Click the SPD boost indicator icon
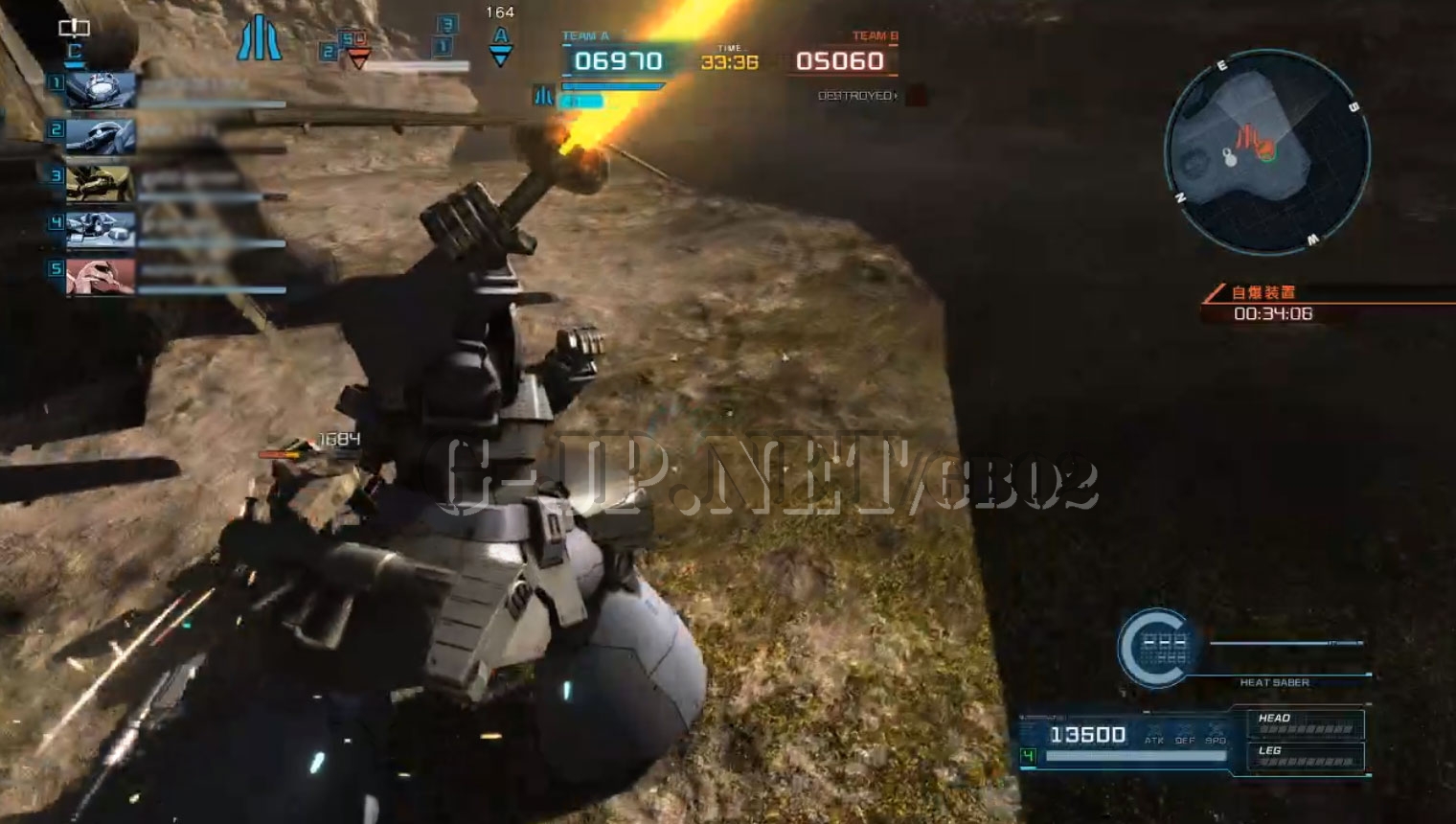The image size is (1456, 824). click(1216, 734)
